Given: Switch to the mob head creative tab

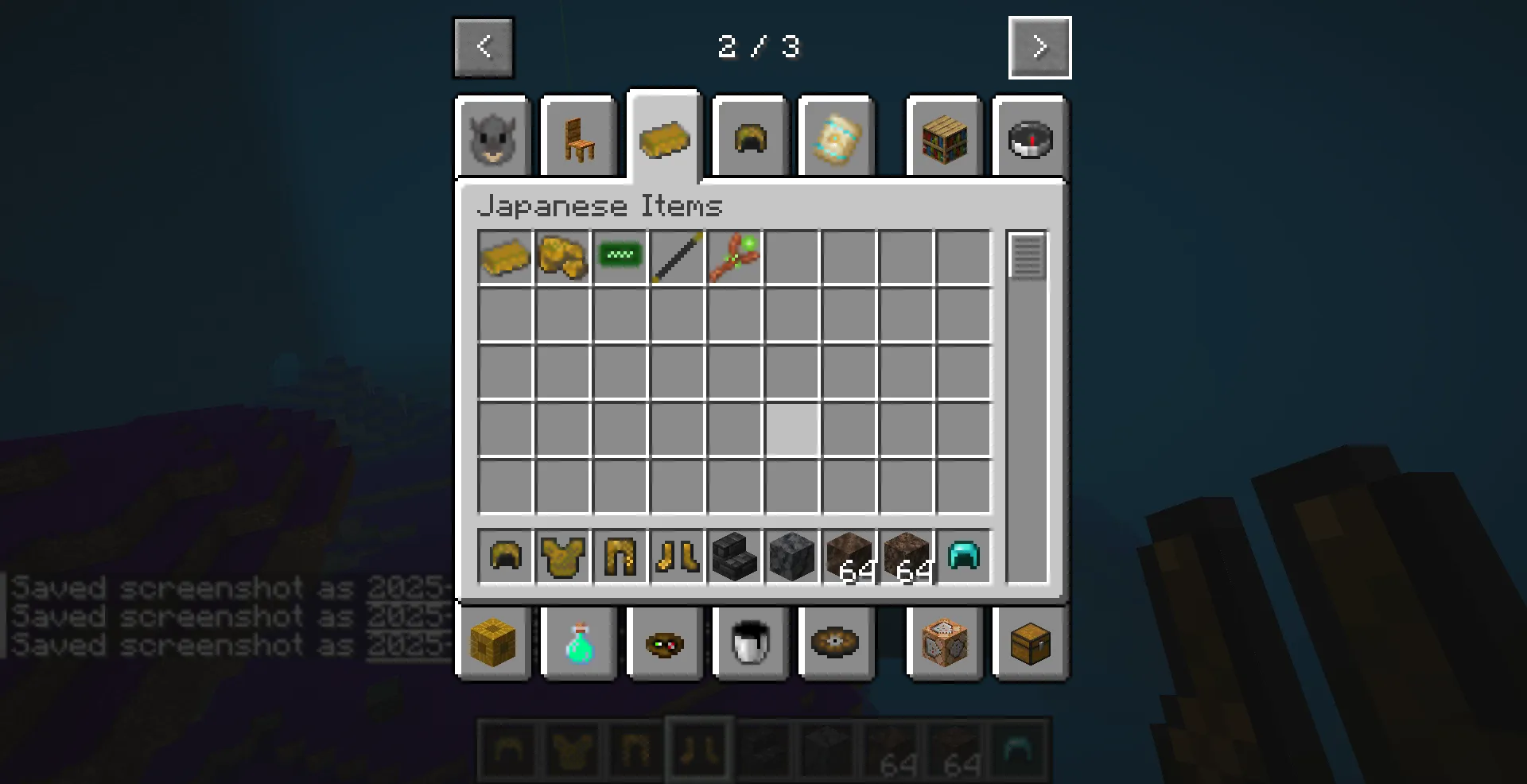Looking at the screenshot, I should coord(492,137).
